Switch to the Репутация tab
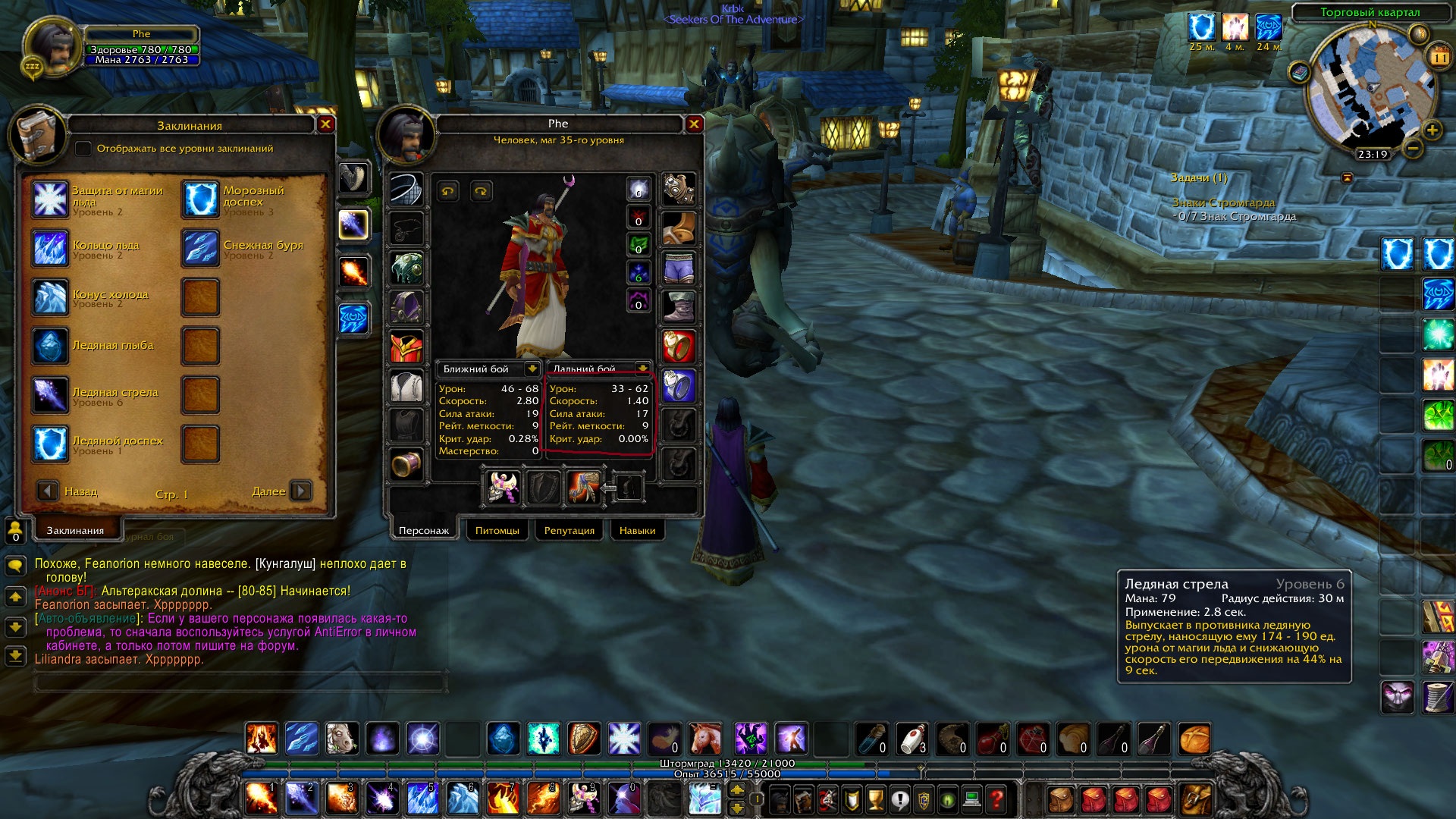Screen dimensions: 1456x819 [x=569, y=530]
